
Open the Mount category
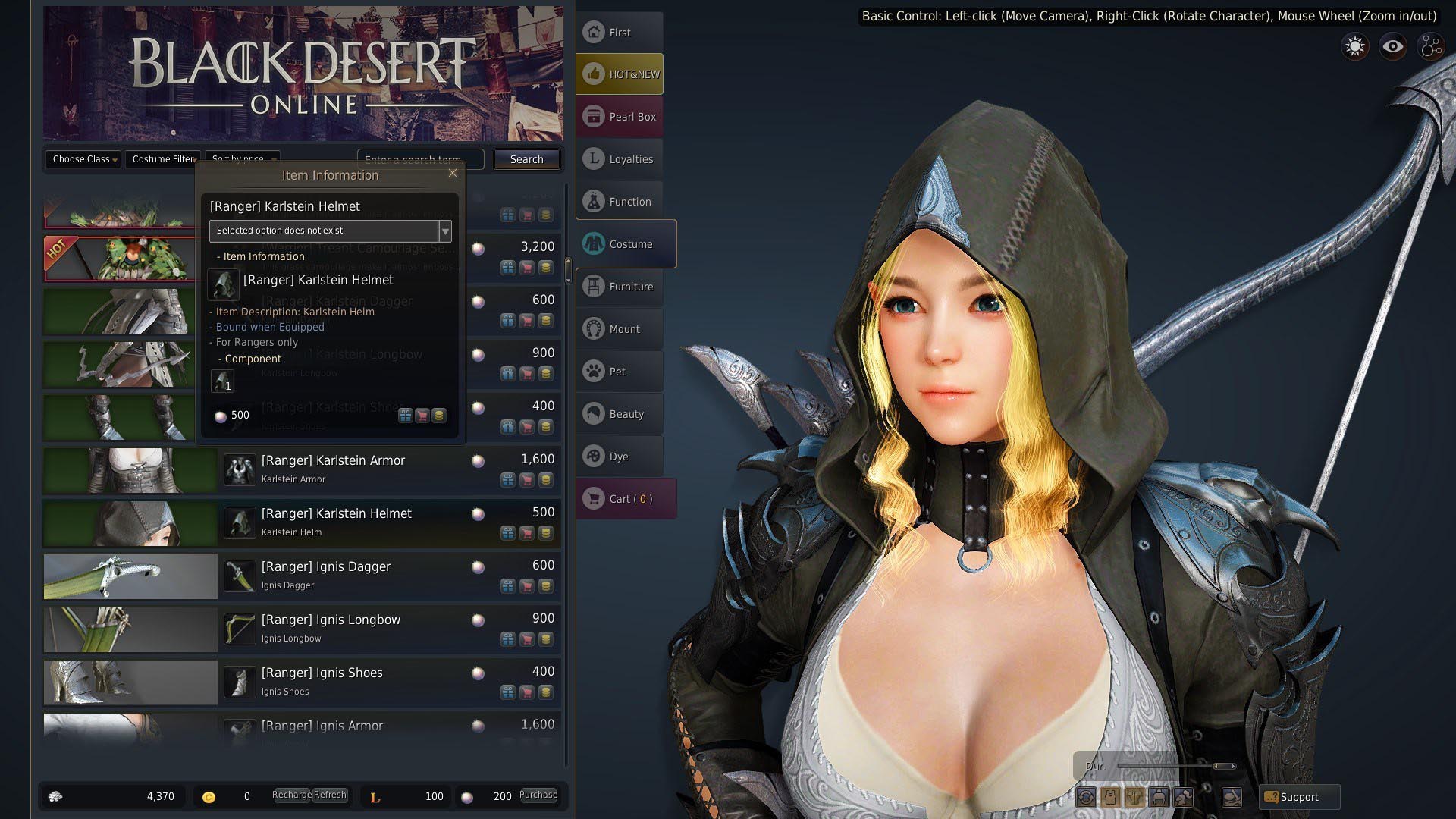coord(620,329)
